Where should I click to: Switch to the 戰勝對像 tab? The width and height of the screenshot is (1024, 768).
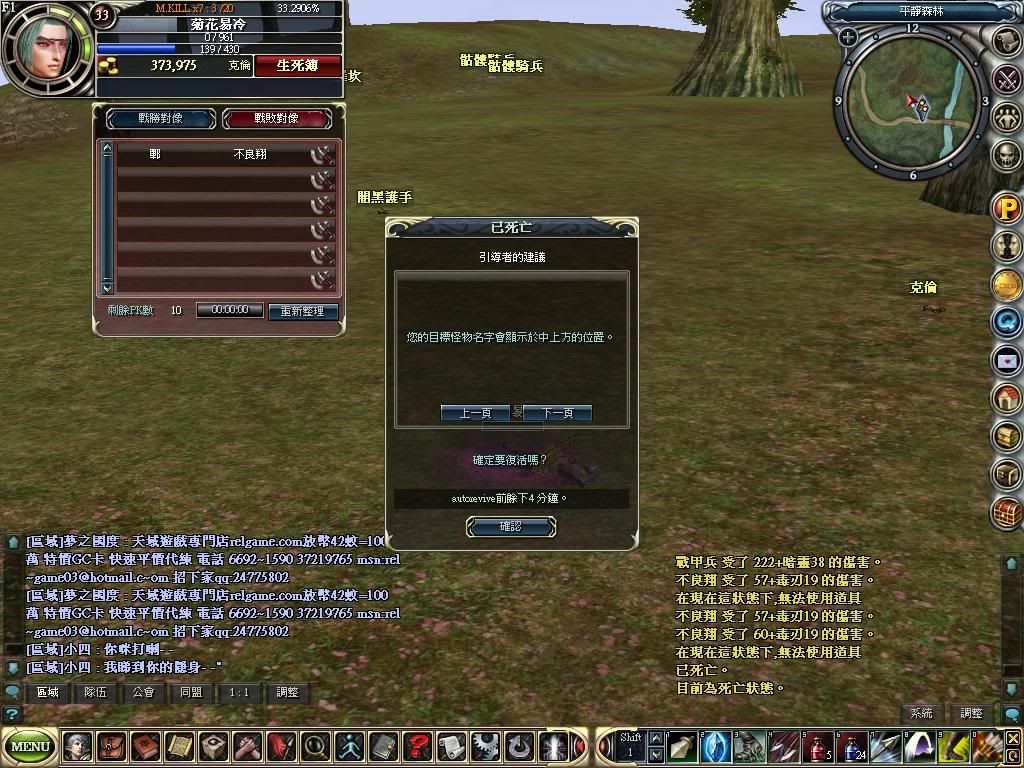point(160,118)
